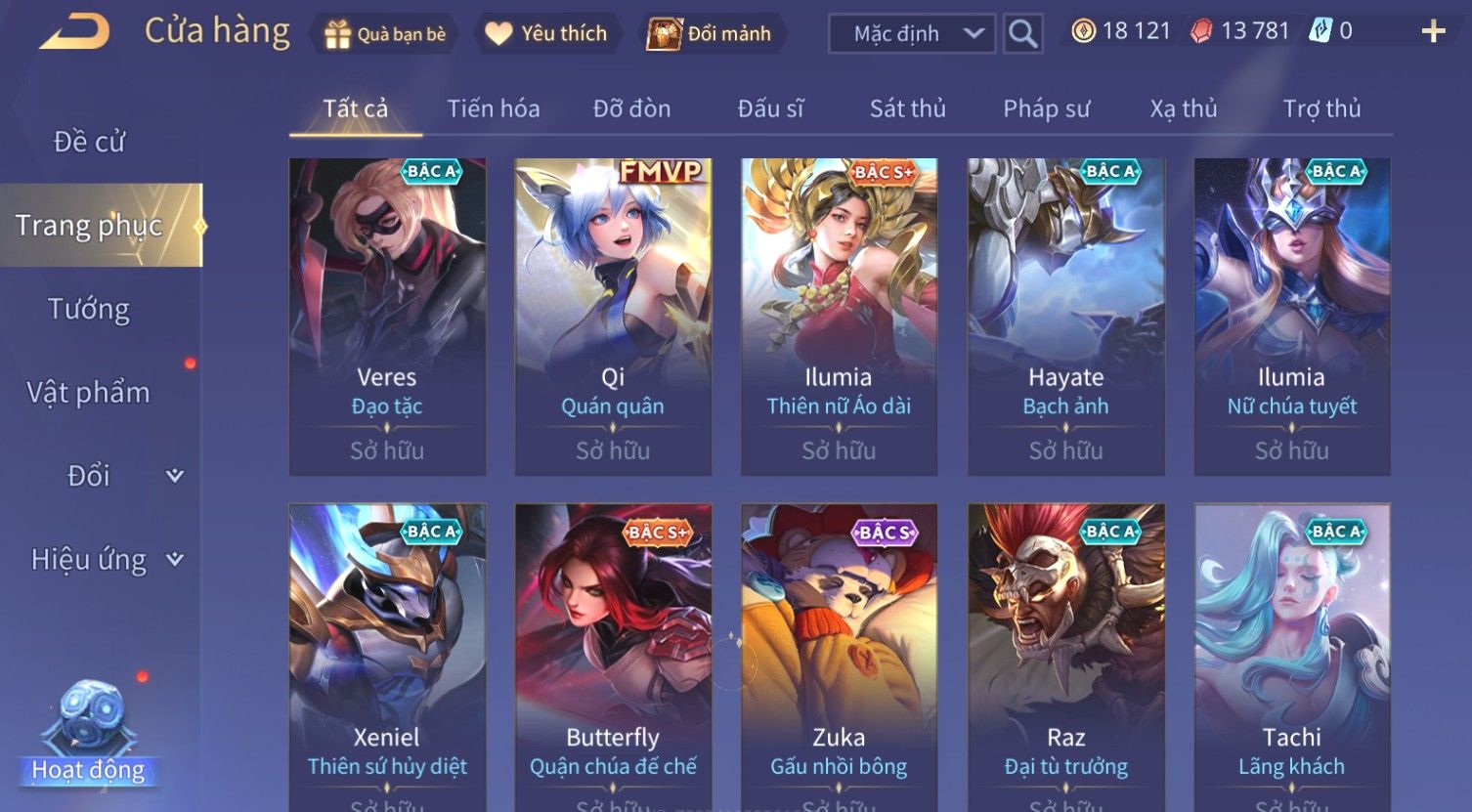Switch to the Đỡ đòn tab
This screenshot has width=1472, height=812.
click(x=631, y=108)
